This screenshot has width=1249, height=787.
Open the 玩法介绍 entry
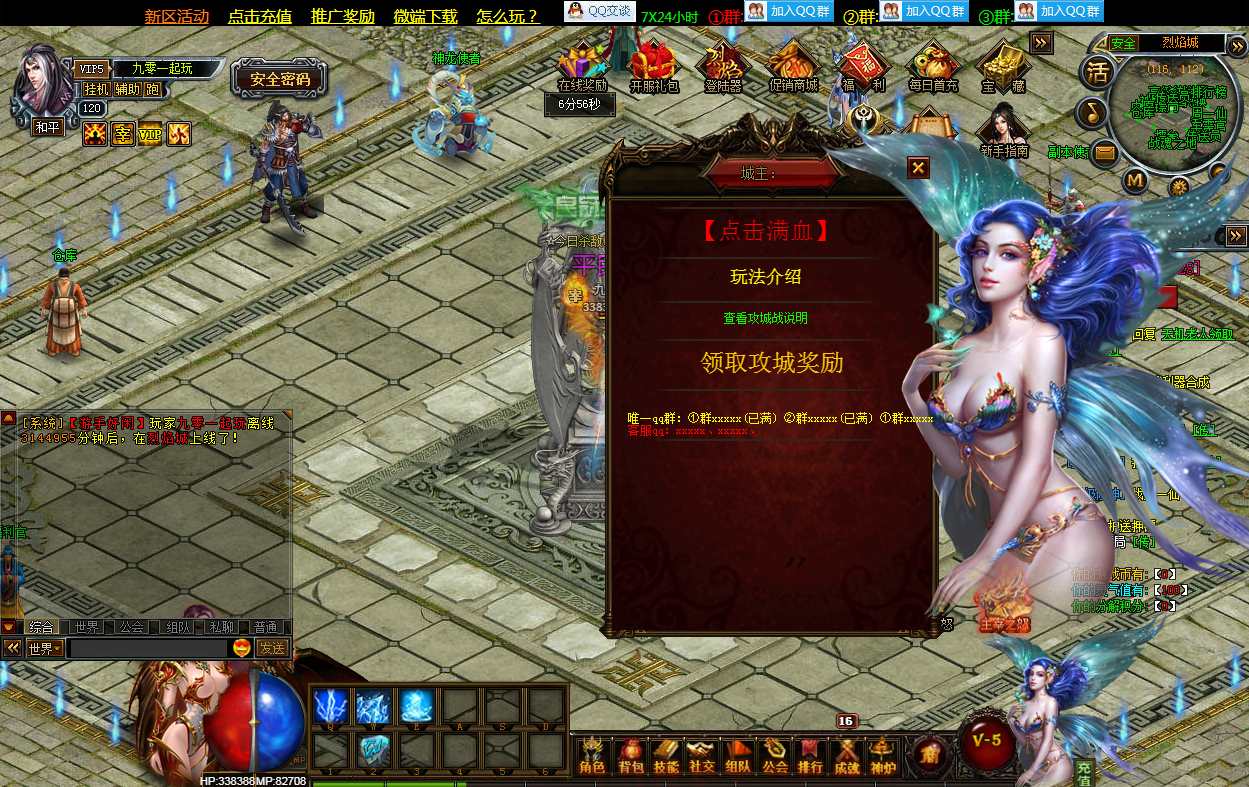(766, 277)
